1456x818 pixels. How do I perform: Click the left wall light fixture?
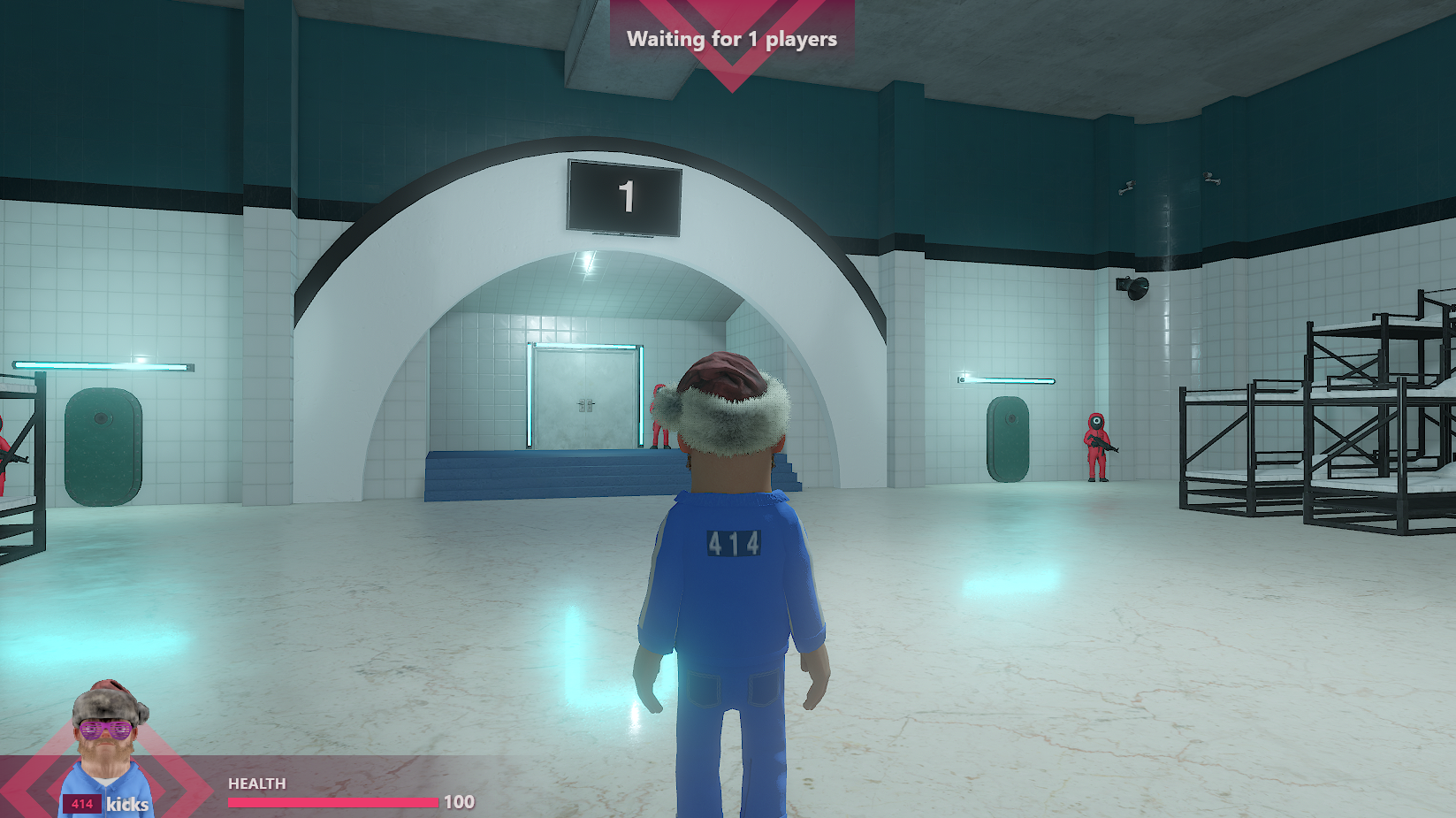(x=102, y=363)
